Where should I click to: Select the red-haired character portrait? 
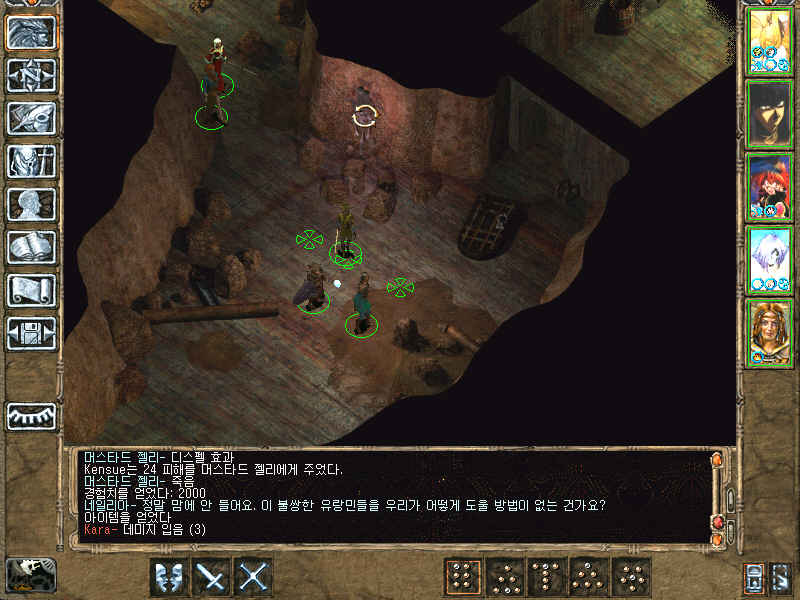pyautogui.click(x=770, y=185)
